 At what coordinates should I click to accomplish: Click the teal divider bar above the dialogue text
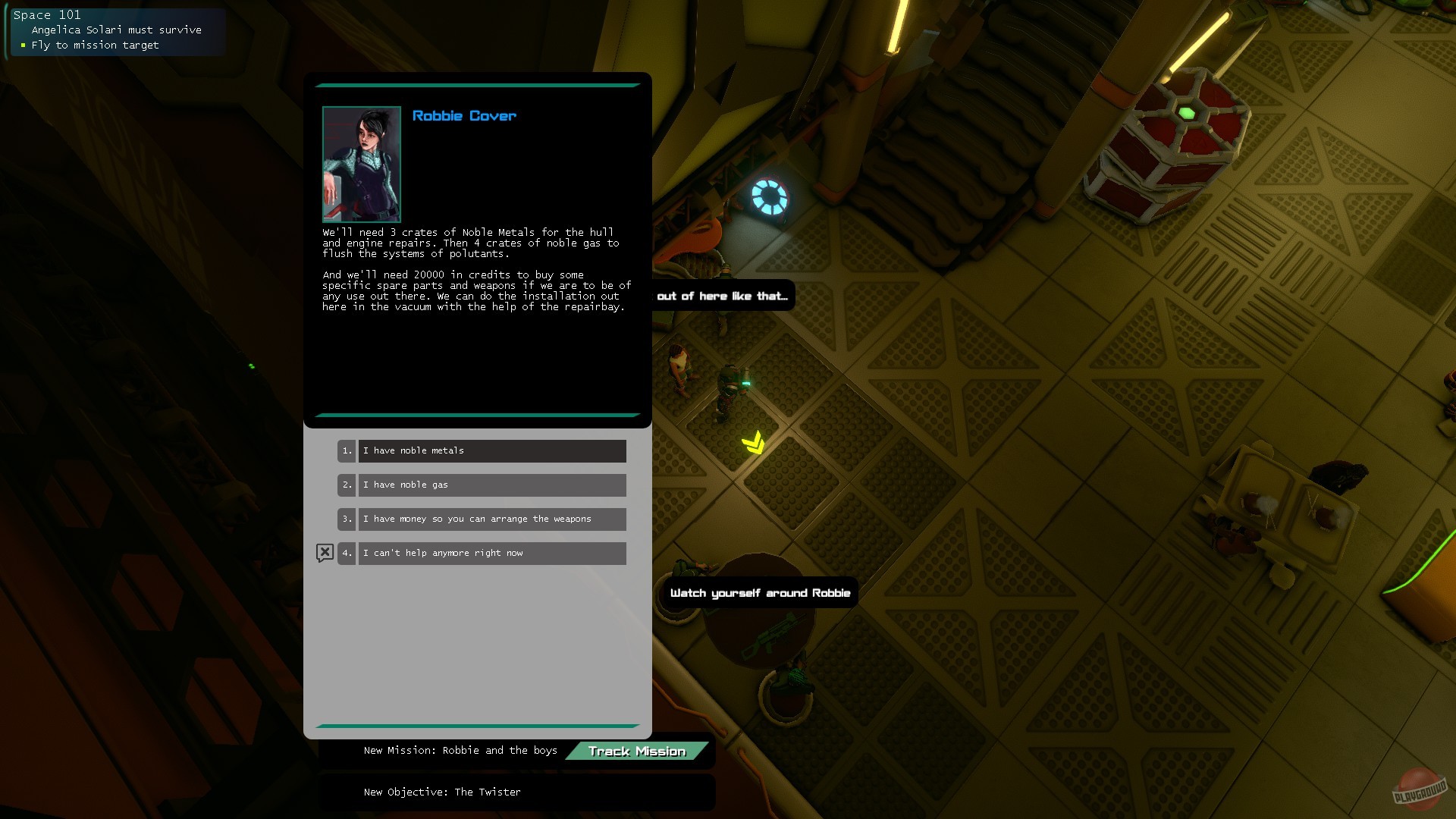(476, 85)
